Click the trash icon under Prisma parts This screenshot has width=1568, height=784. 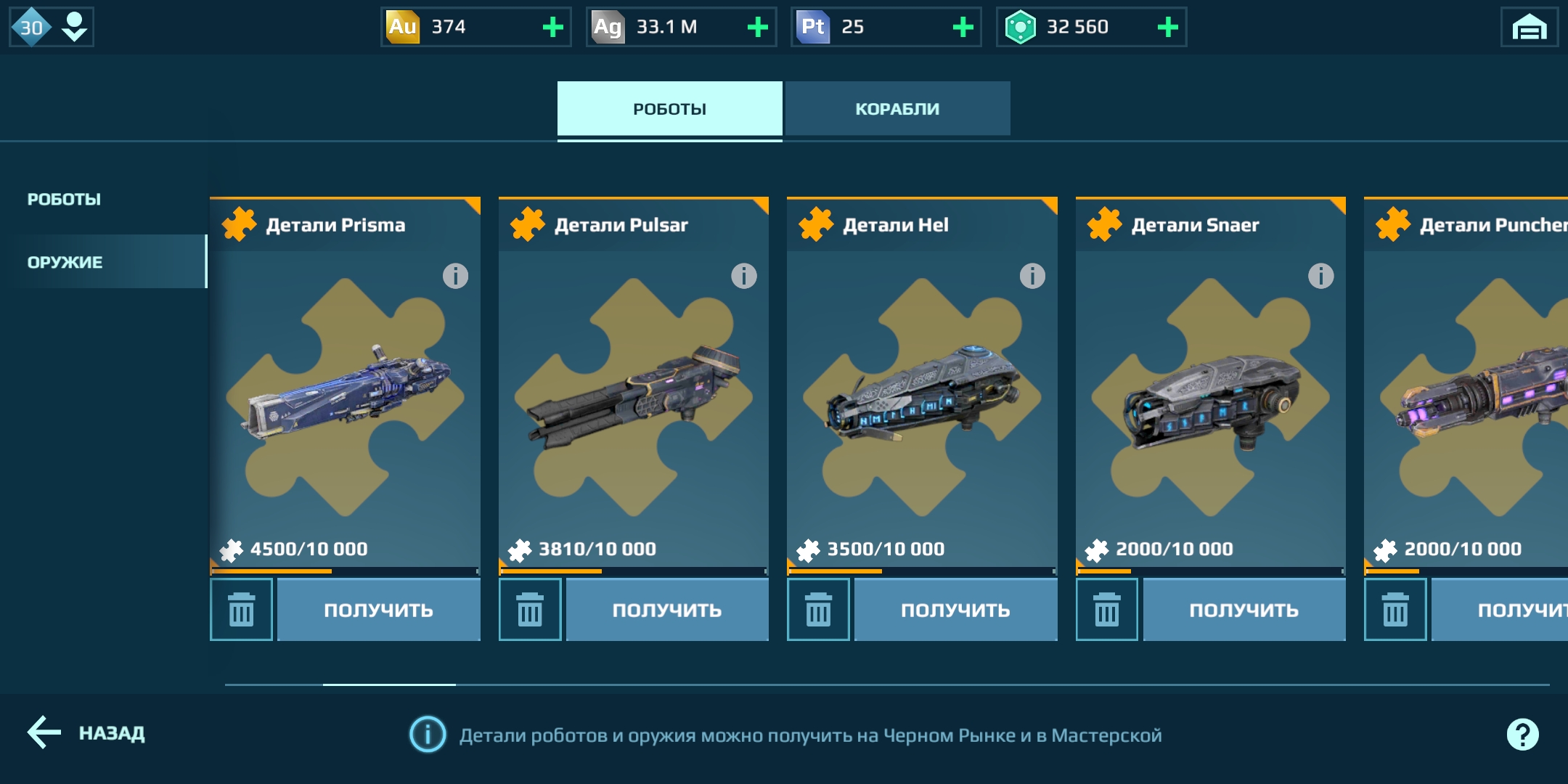pyautogui.click(x=241, y=610)
